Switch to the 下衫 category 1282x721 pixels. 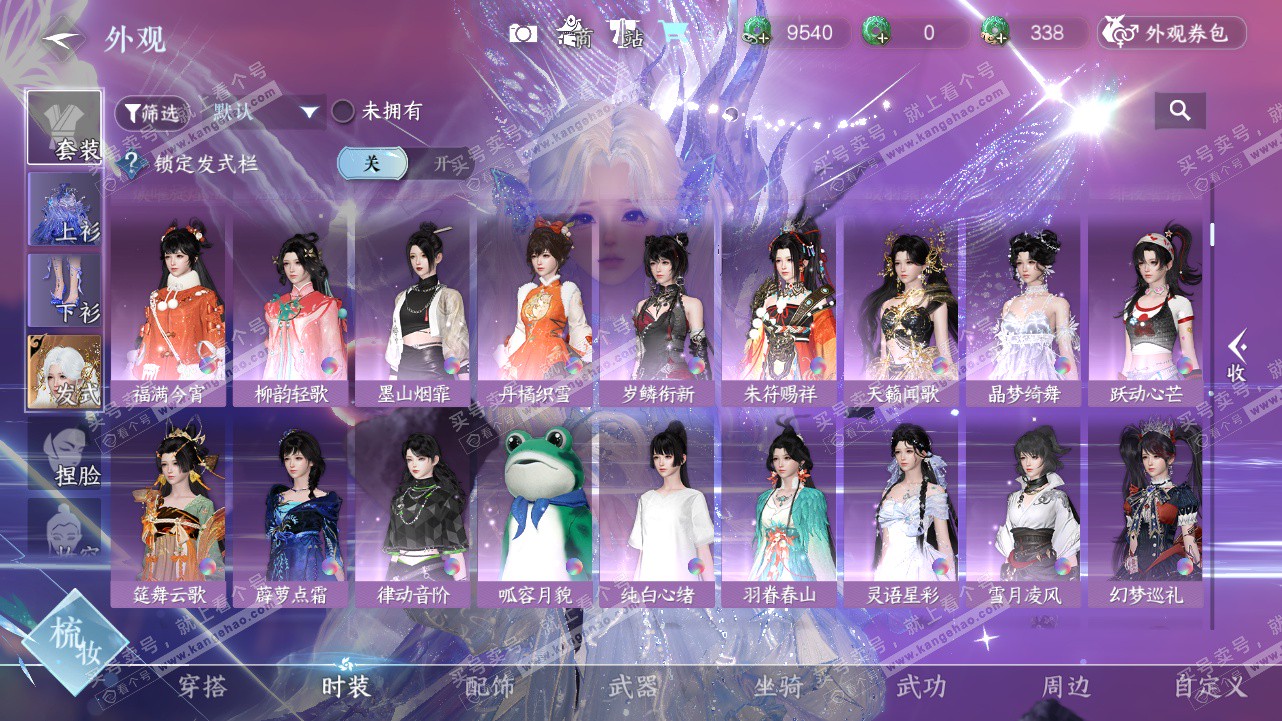pyautogui.click(x=65, y=289)
